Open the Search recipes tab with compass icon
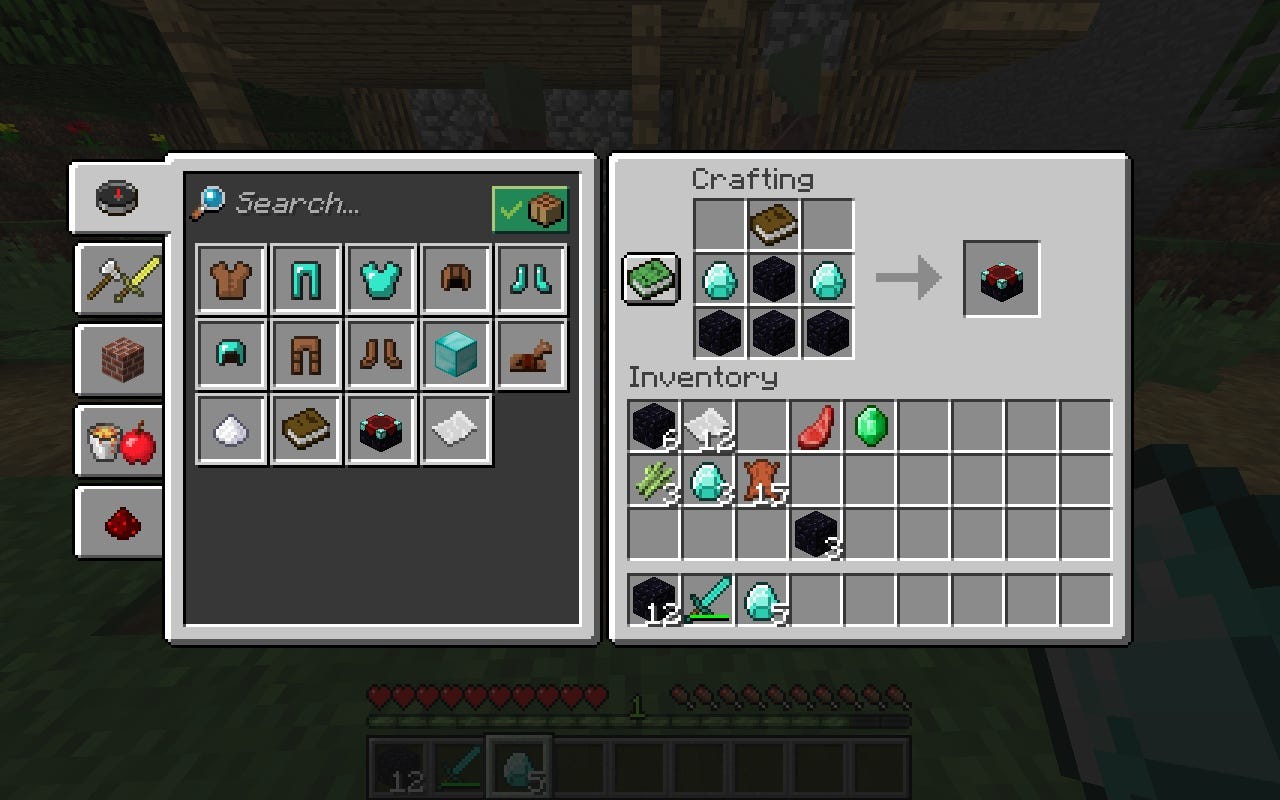 click(117, 197)
